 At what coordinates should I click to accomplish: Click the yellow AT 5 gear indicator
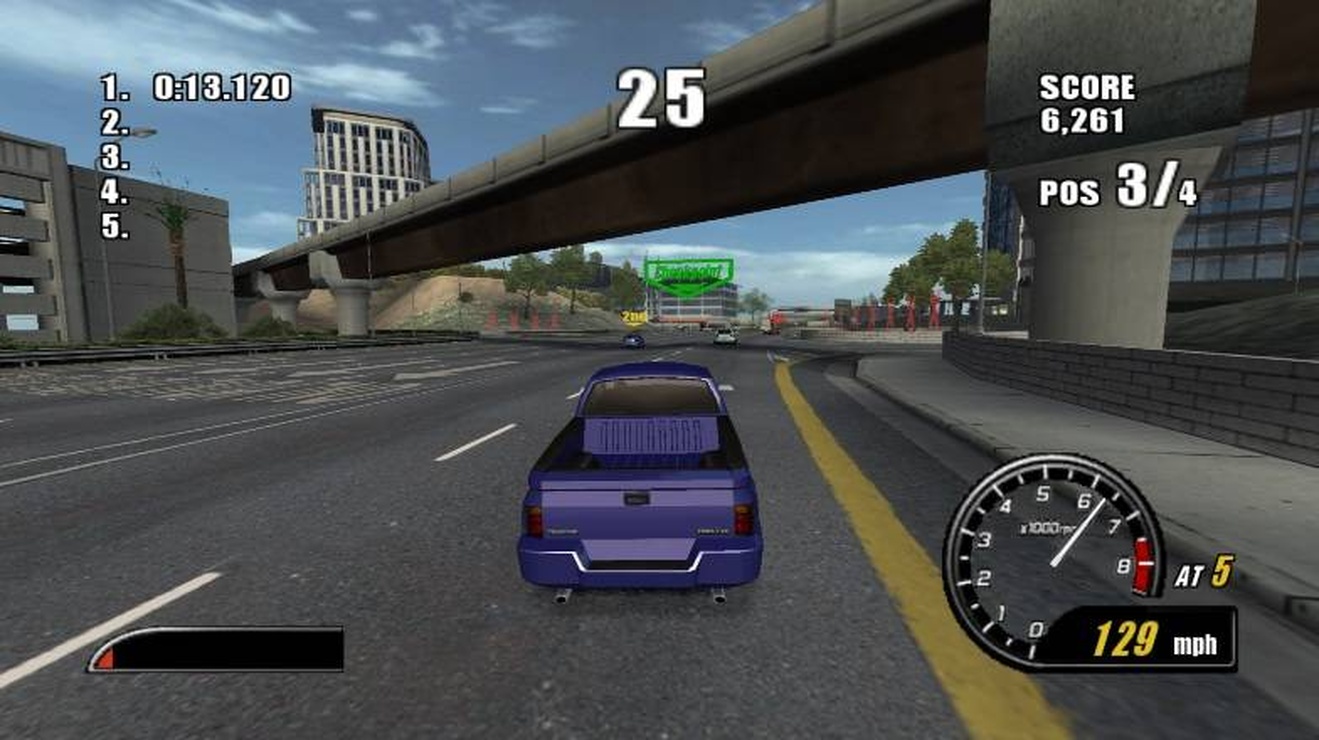1203,571
